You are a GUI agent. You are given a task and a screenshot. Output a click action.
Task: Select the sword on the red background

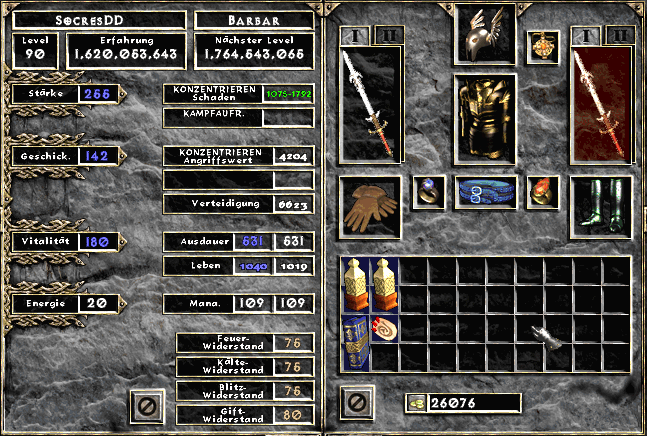click(602, 102)
